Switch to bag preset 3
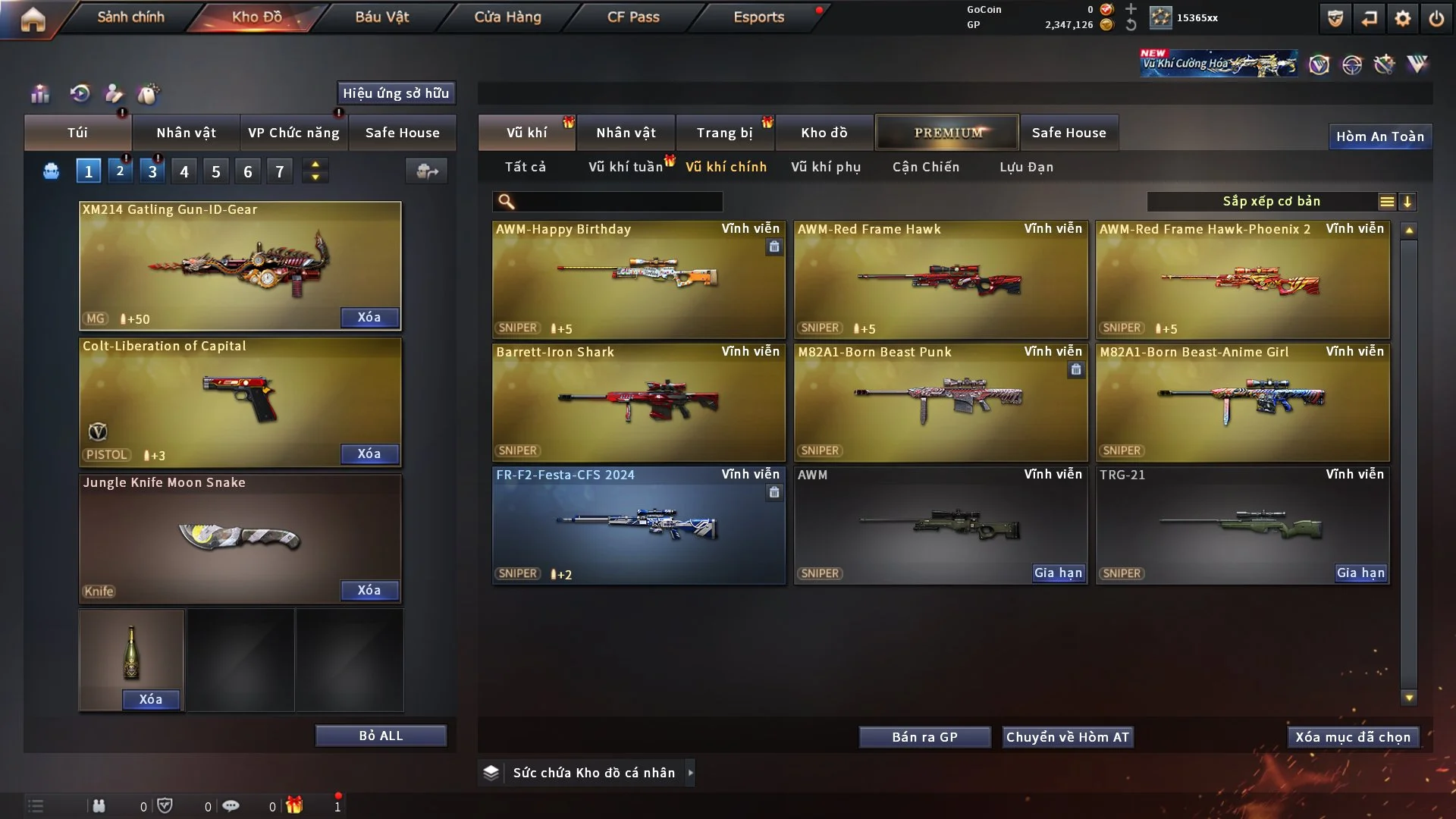Image resolution: width=1456 pixels, height=819 pixels. point(152,171)
